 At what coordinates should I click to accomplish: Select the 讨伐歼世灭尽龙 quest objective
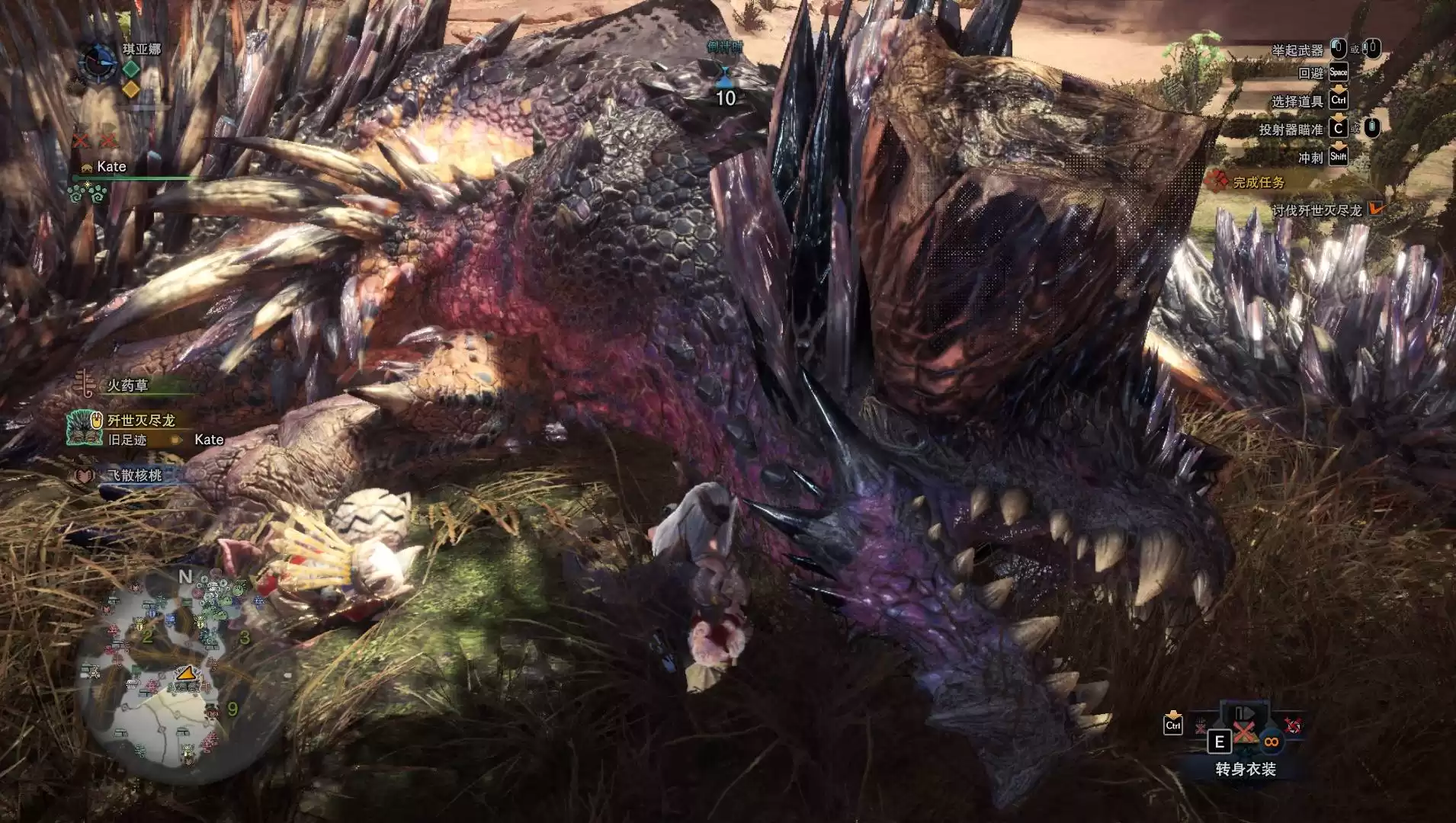click(x=1316, y=210)
